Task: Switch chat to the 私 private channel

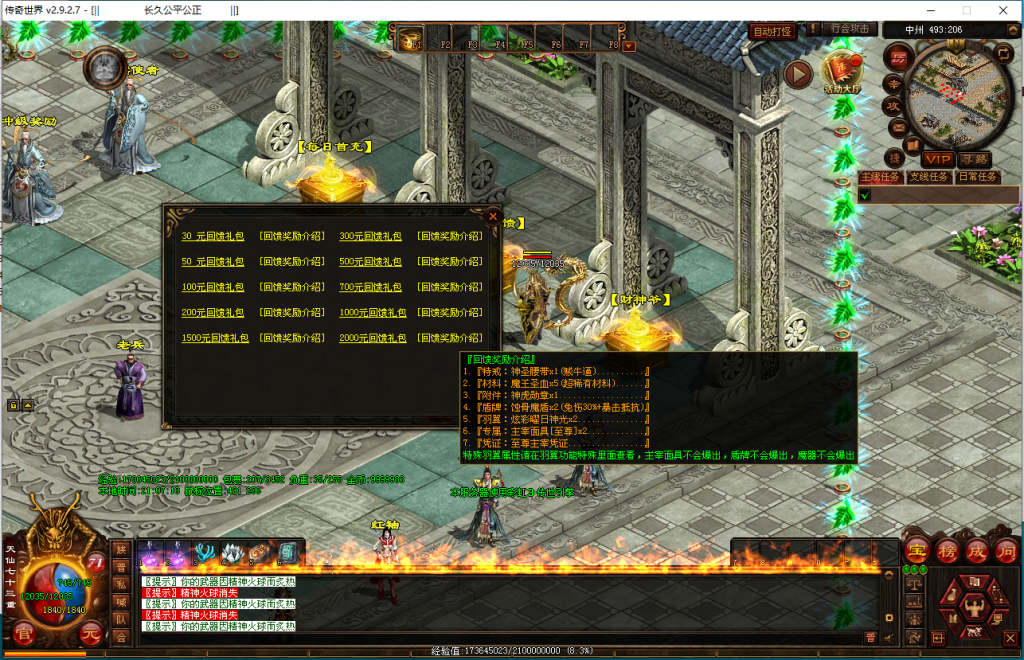Action: coord(120,584)
